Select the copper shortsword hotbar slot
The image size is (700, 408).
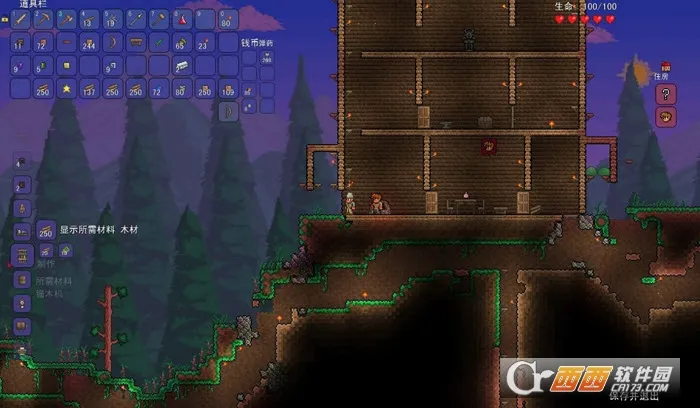(20, 20)
